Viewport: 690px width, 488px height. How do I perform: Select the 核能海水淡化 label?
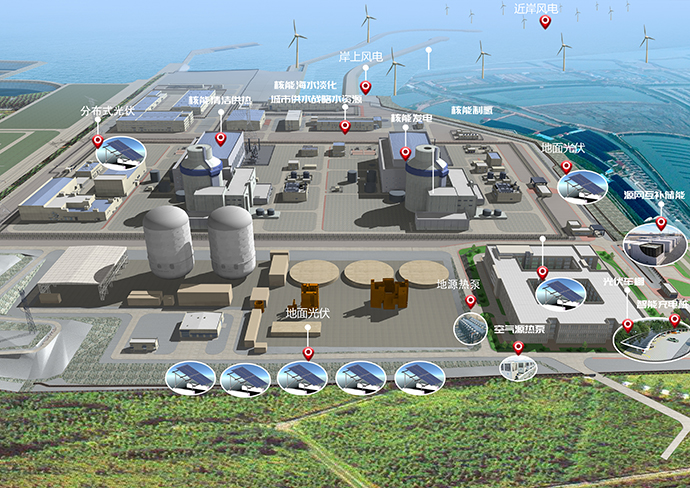pos(304,86)
